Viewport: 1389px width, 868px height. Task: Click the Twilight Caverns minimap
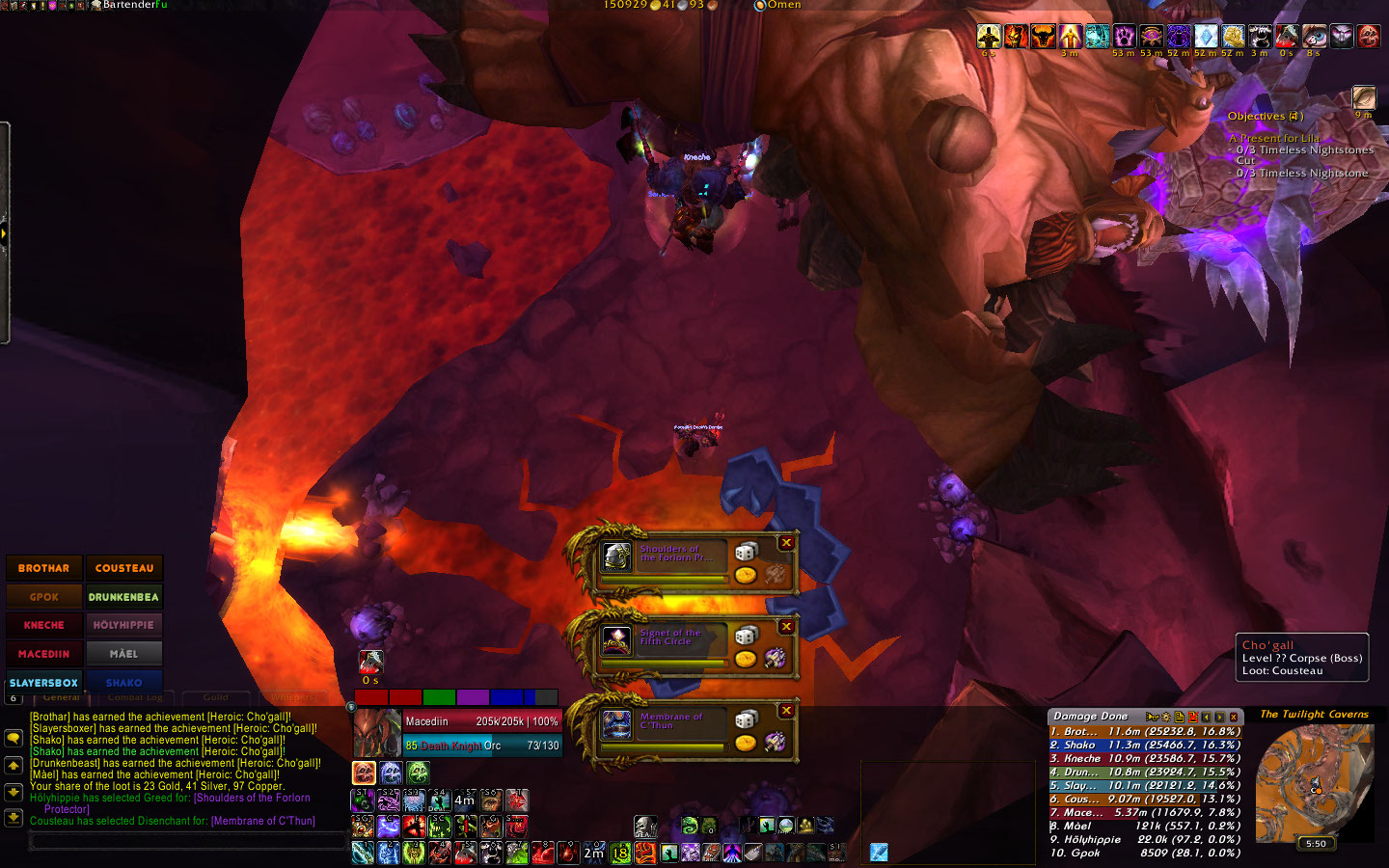coord(1314,783)
